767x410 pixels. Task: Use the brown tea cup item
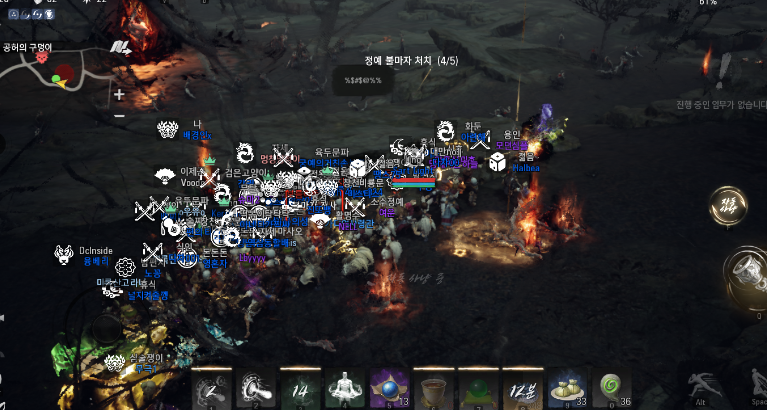(432, 387)
